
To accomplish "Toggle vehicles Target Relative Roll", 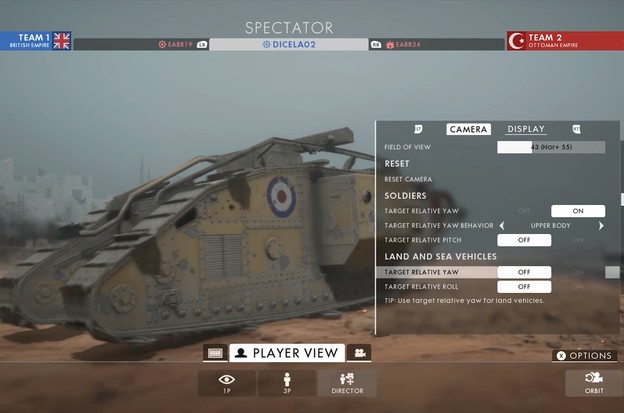I will (524, 287).
